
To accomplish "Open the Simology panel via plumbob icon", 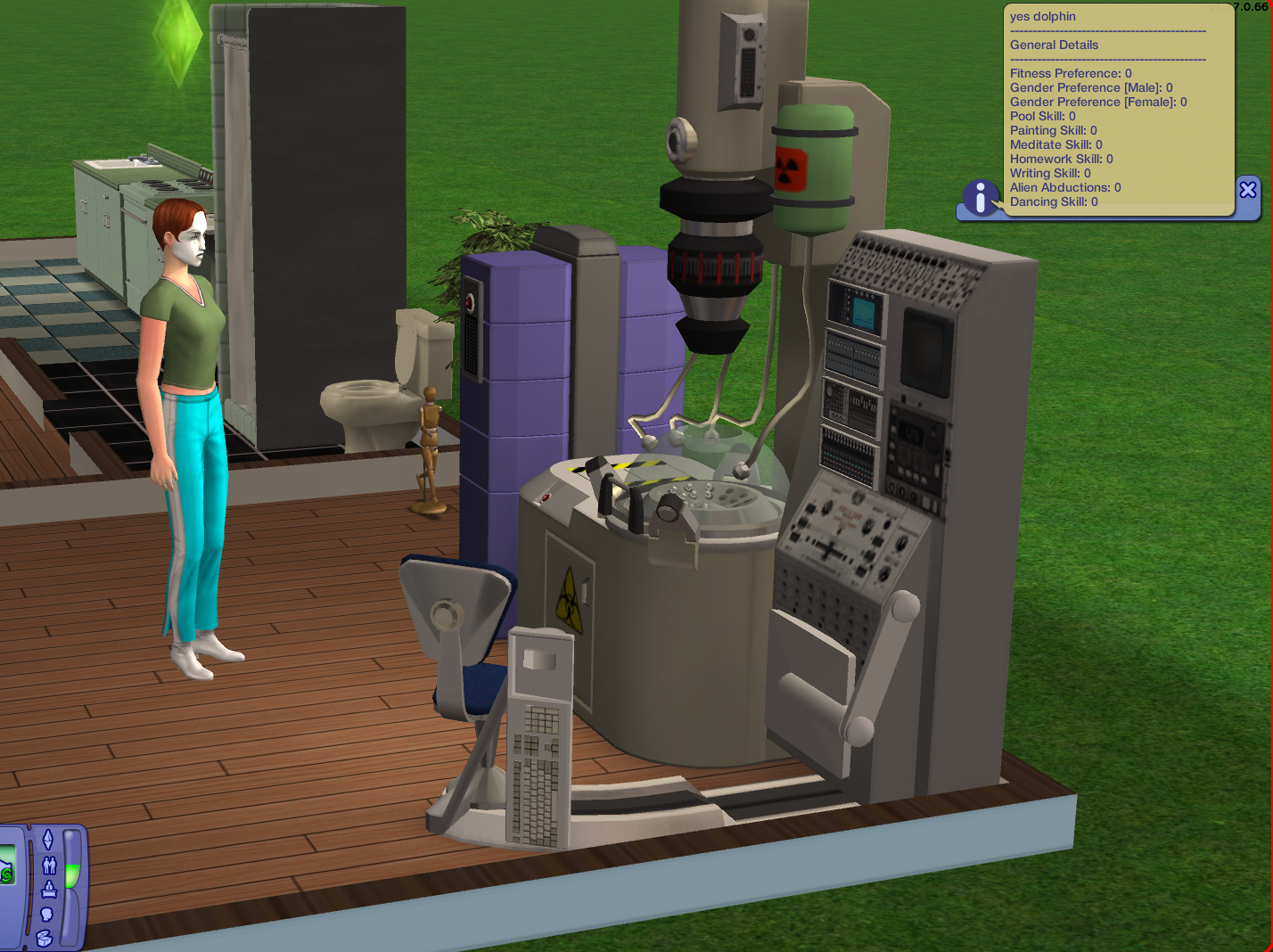I will tap(48, 839).
